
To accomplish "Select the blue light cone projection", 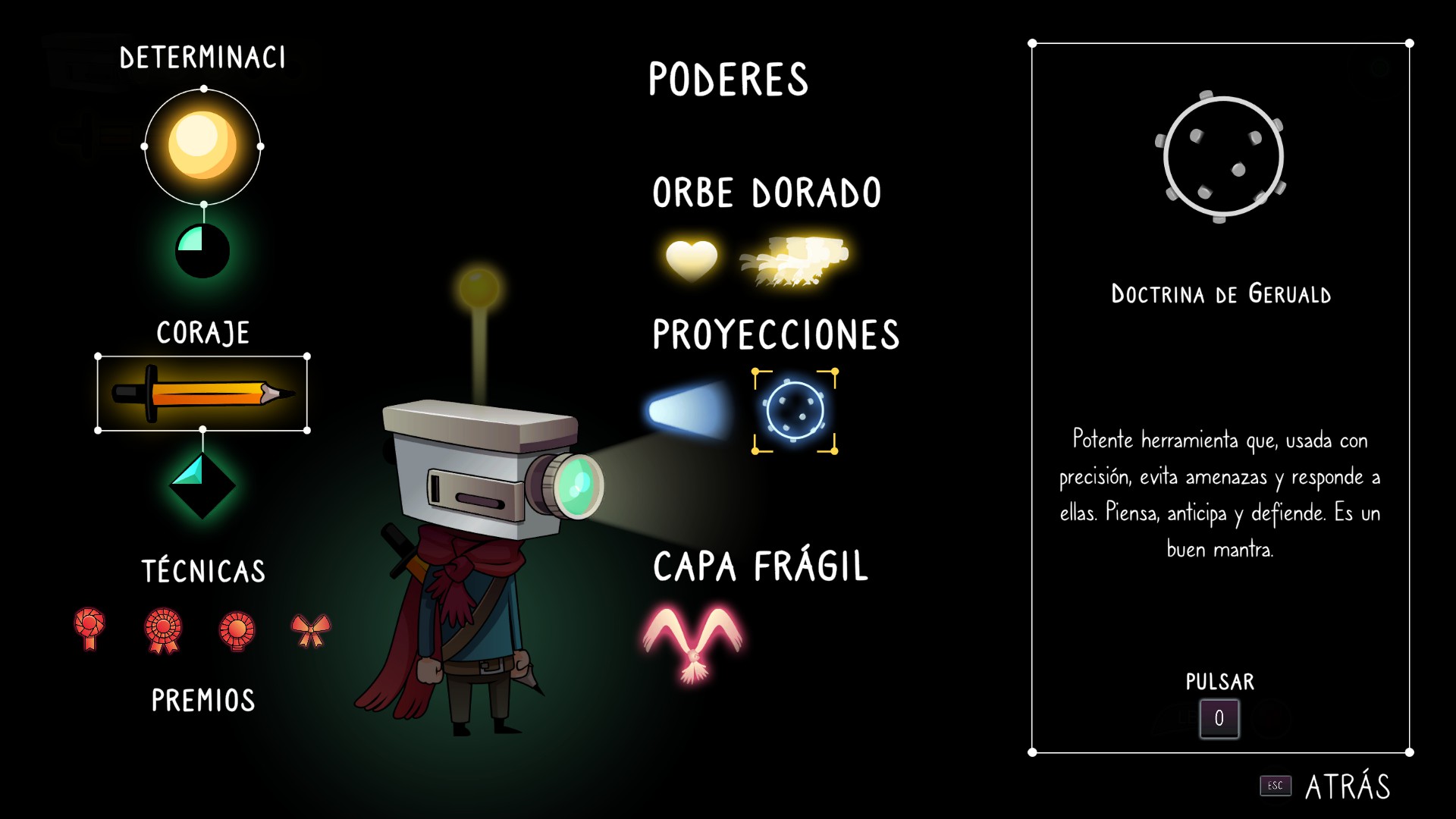I will [687, 411].
